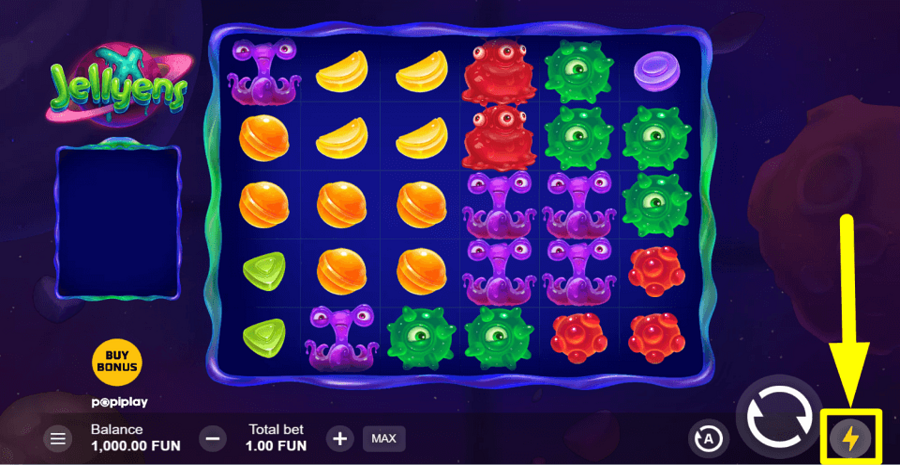Open the hamburger menu
This screenshot has height=465, width=900.
[x=59, y=438]
